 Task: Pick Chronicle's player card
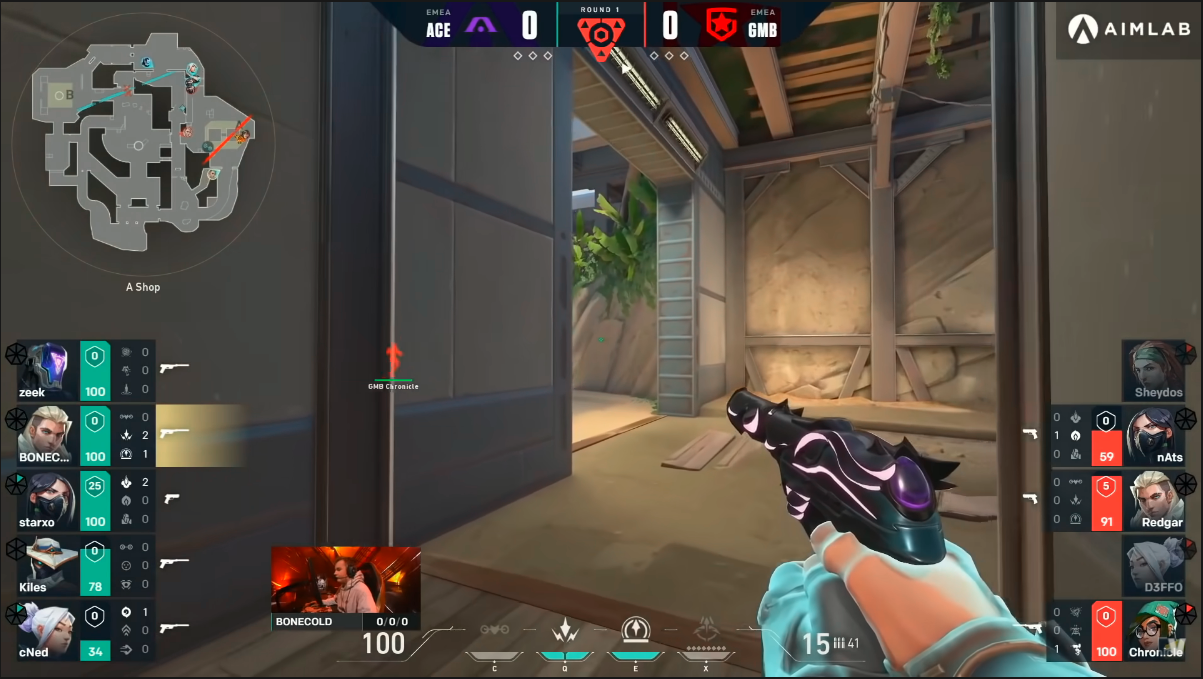[1158, 630]
